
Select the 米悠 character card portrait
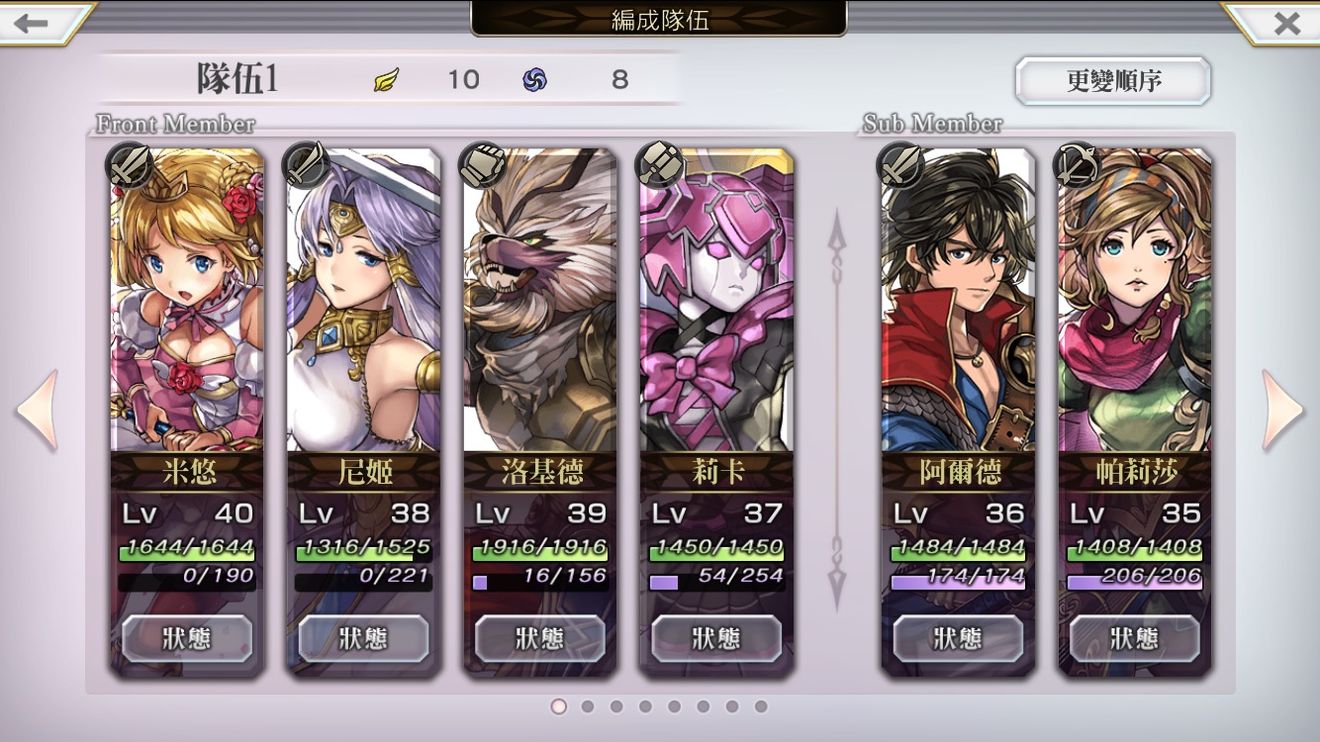[x=187, y=300]
